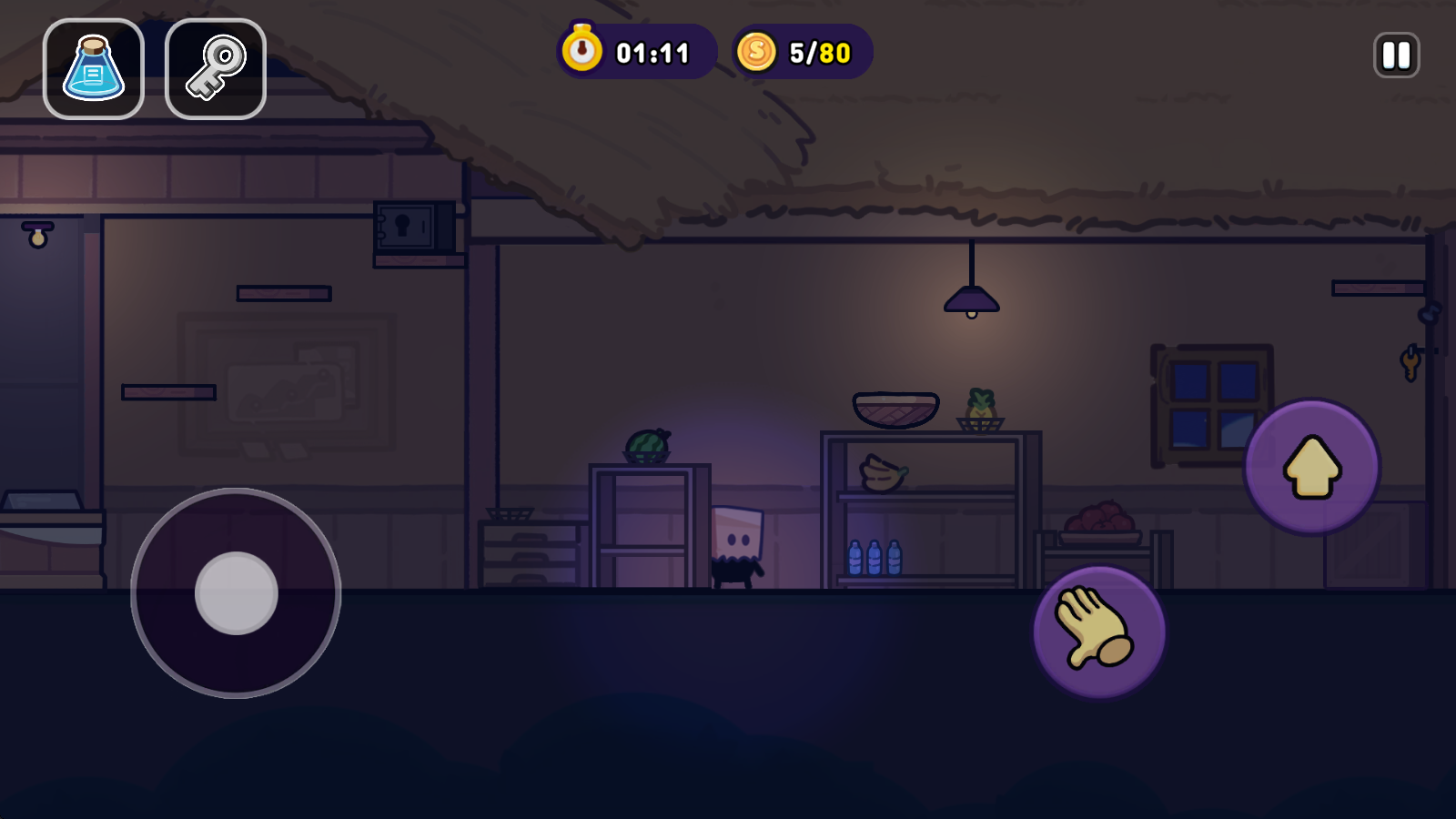The width and height of the screenshot is (1456, 819).
Task: Tap the jump arrow button
Action: tap(1312, 467)
